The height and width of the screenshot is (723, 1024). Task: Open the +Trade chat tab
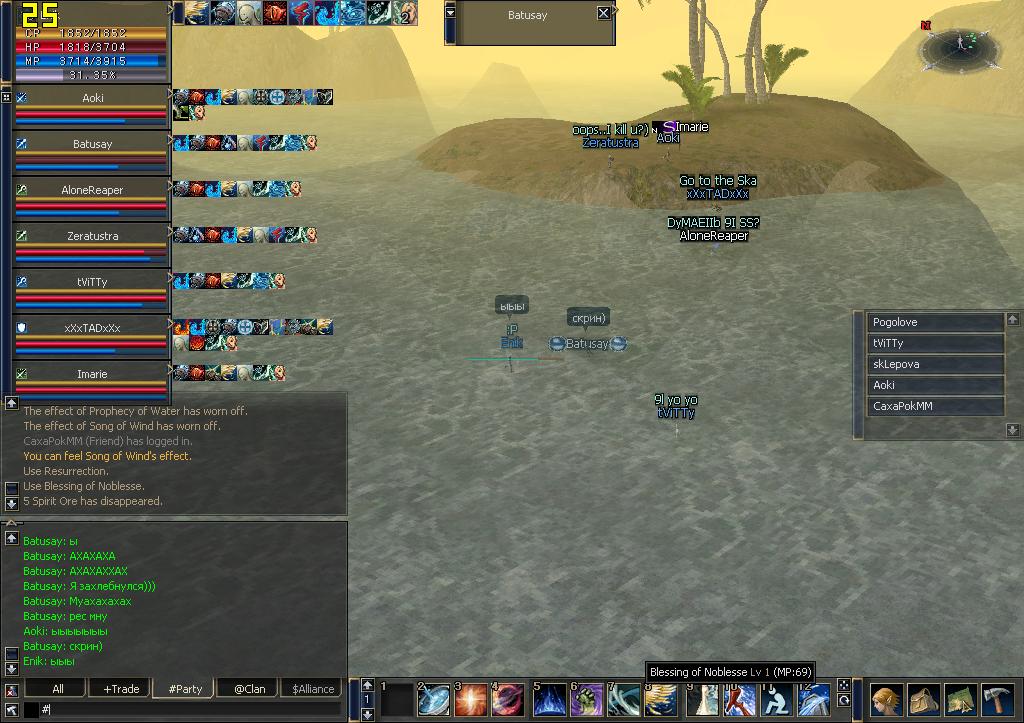point(121,689)
